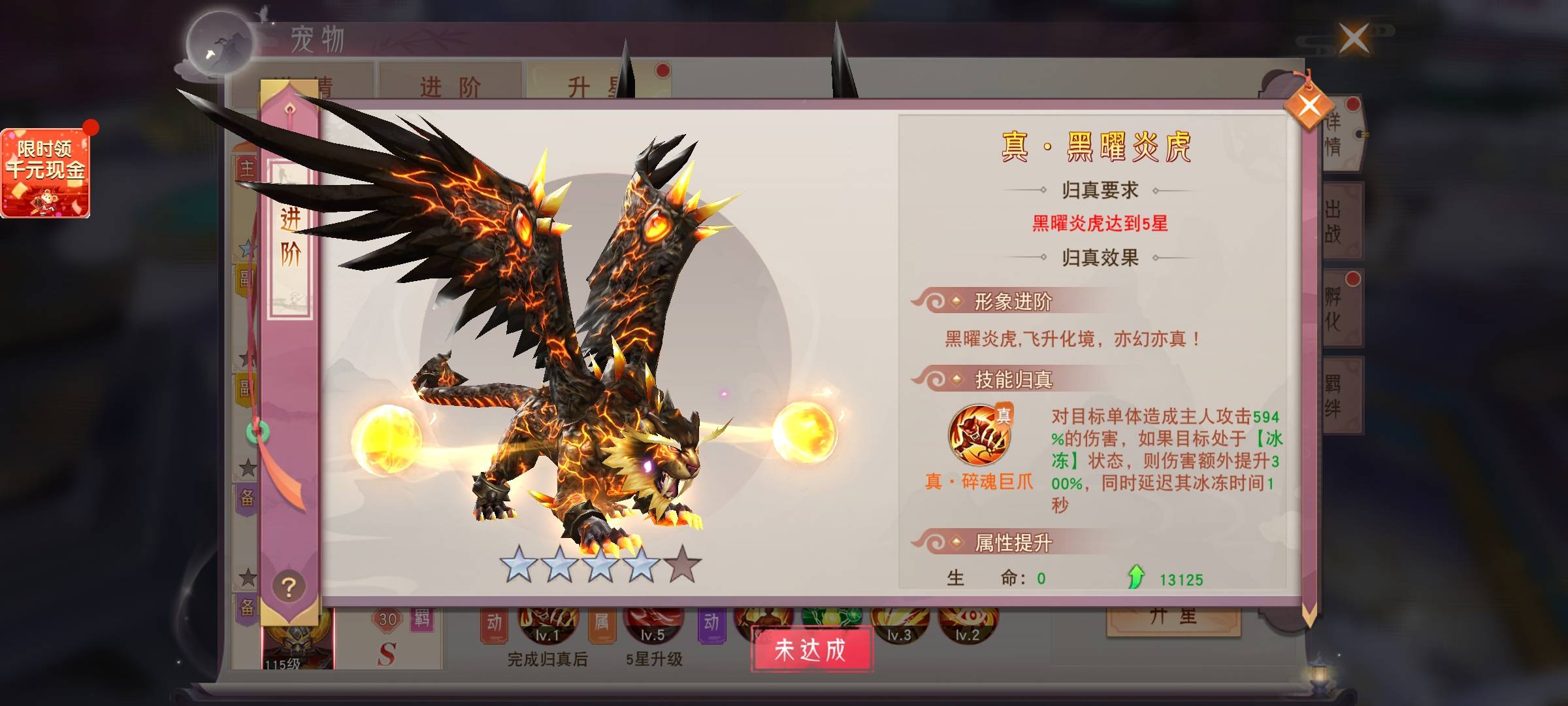The image size is (1568, 706).
Task: Click the 升星 button below the popup
Action: click(x=1173, y=618)
